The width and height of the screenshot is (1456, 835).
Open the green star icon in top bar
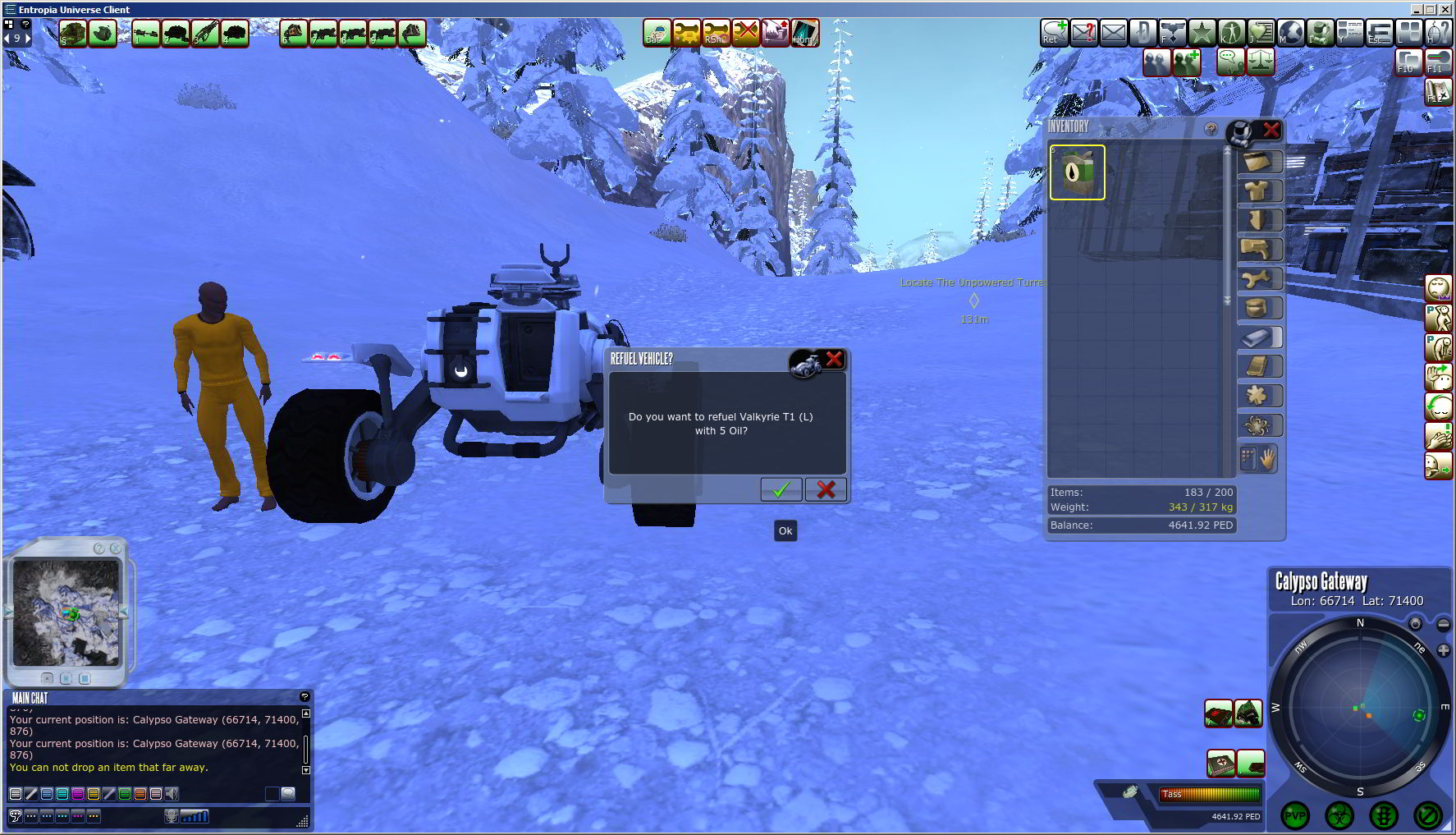(1202, 33)
